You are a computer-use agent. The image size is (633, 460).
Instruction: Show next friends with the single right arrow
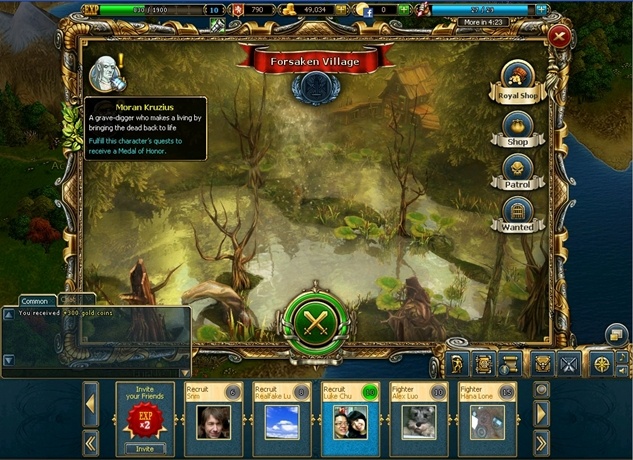pos(542,413)
